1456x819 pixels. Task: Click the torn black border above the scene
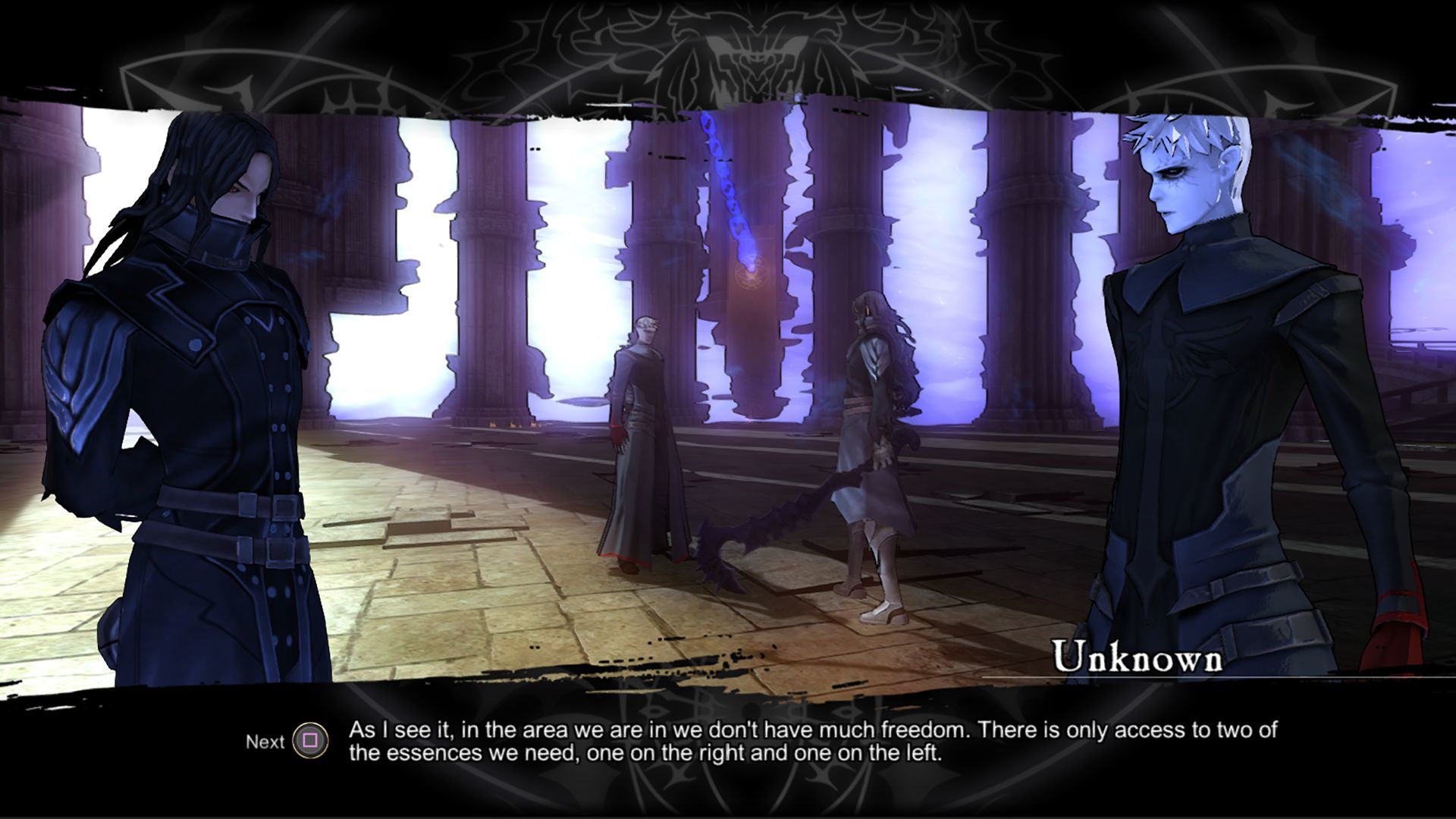(728, 99)
